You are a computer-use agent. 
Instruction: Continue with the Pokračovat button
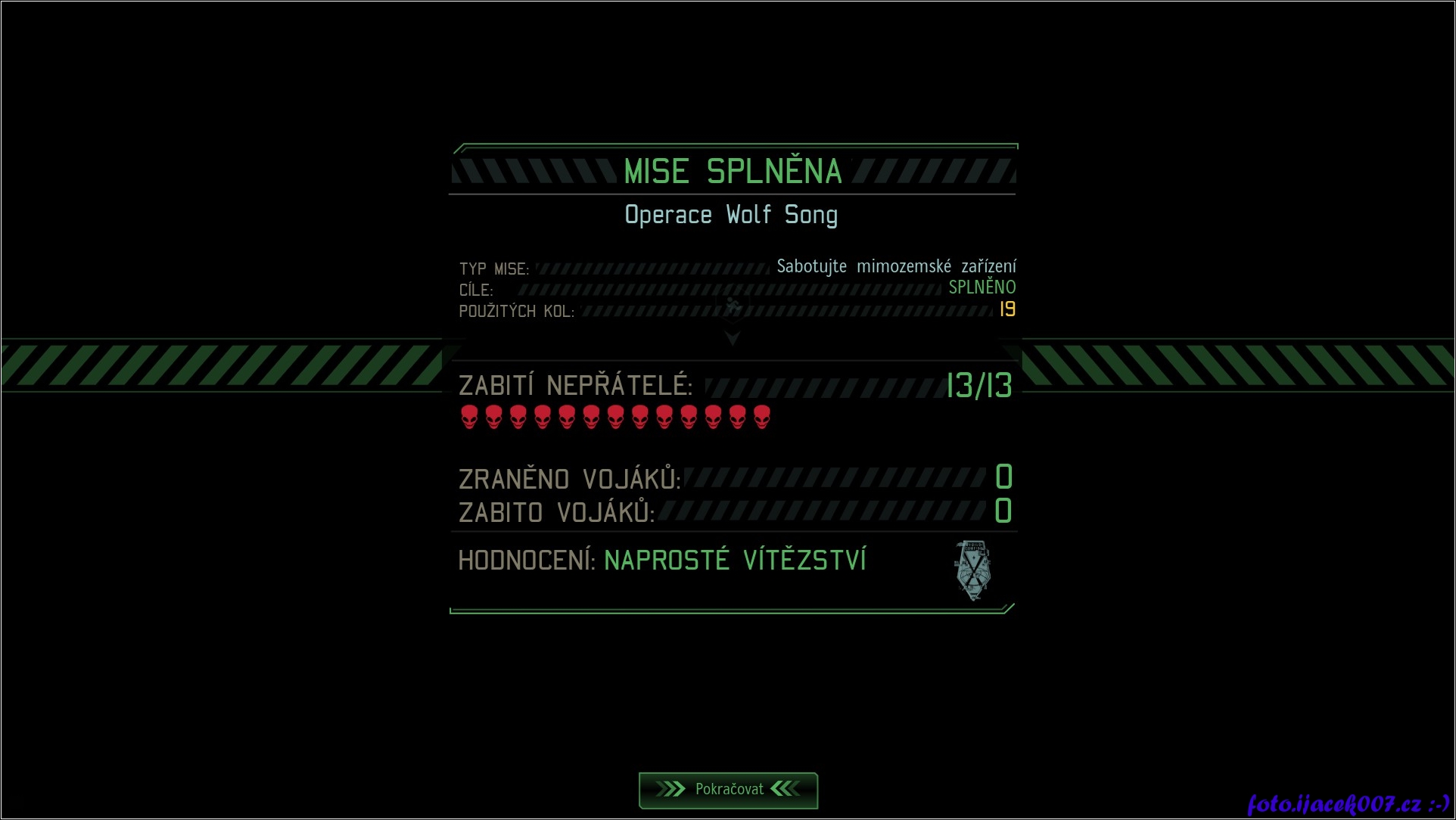click(x=728, y=790)
